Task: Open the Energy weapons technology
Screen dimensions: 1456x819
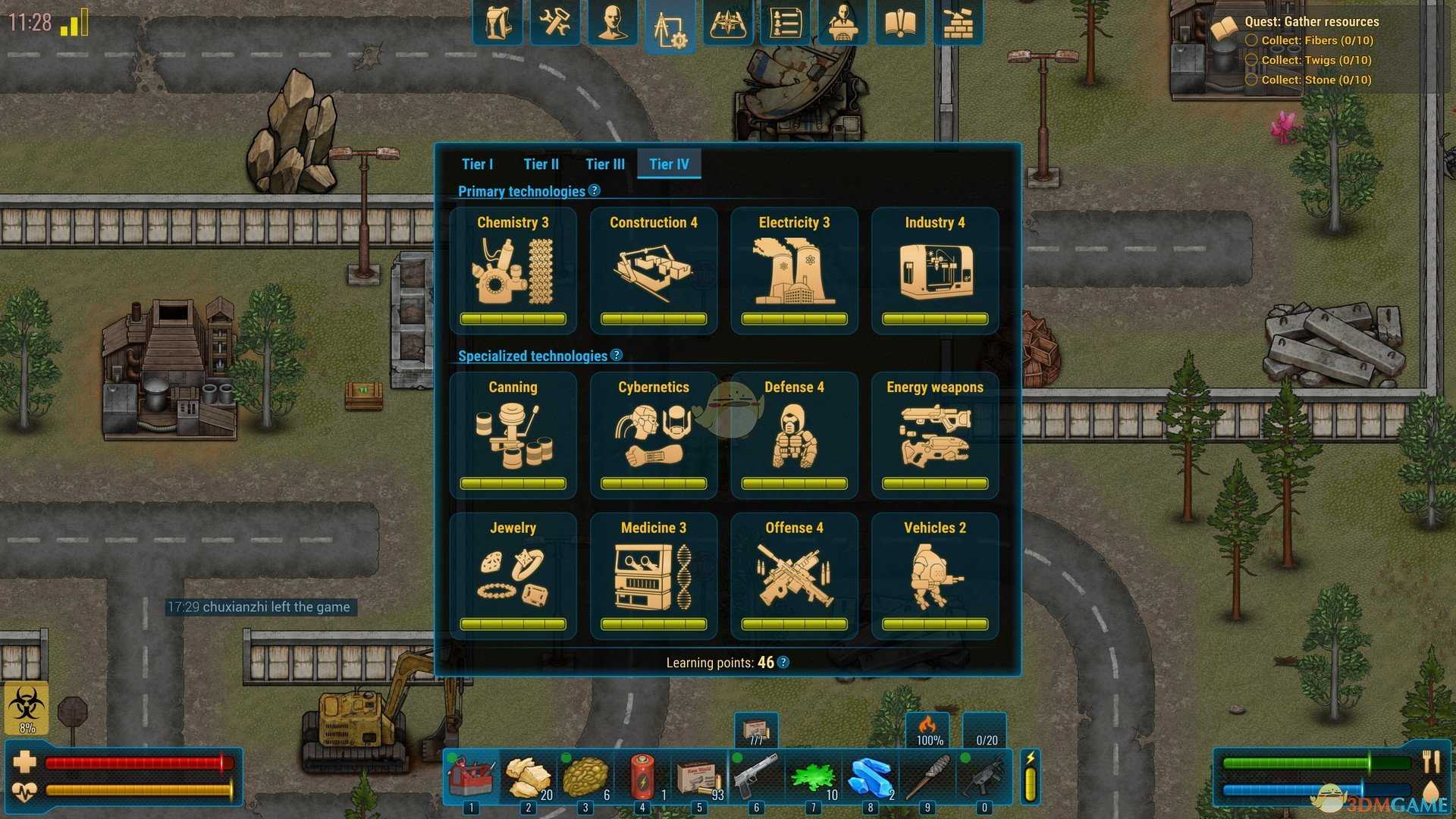Action: (x=934, y=435)
